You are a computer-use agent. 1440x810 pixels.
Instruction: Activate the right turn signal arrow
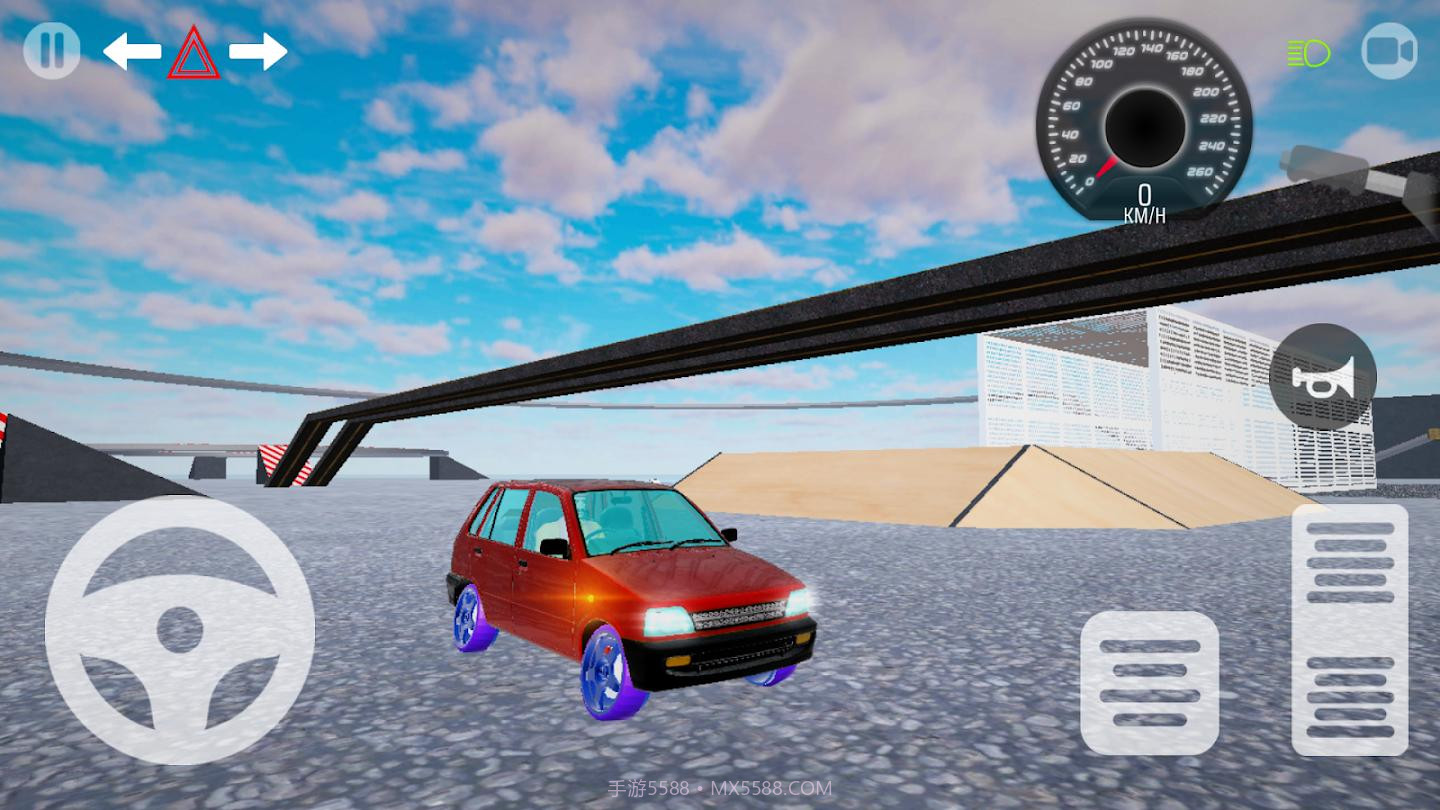pos(258,52)
